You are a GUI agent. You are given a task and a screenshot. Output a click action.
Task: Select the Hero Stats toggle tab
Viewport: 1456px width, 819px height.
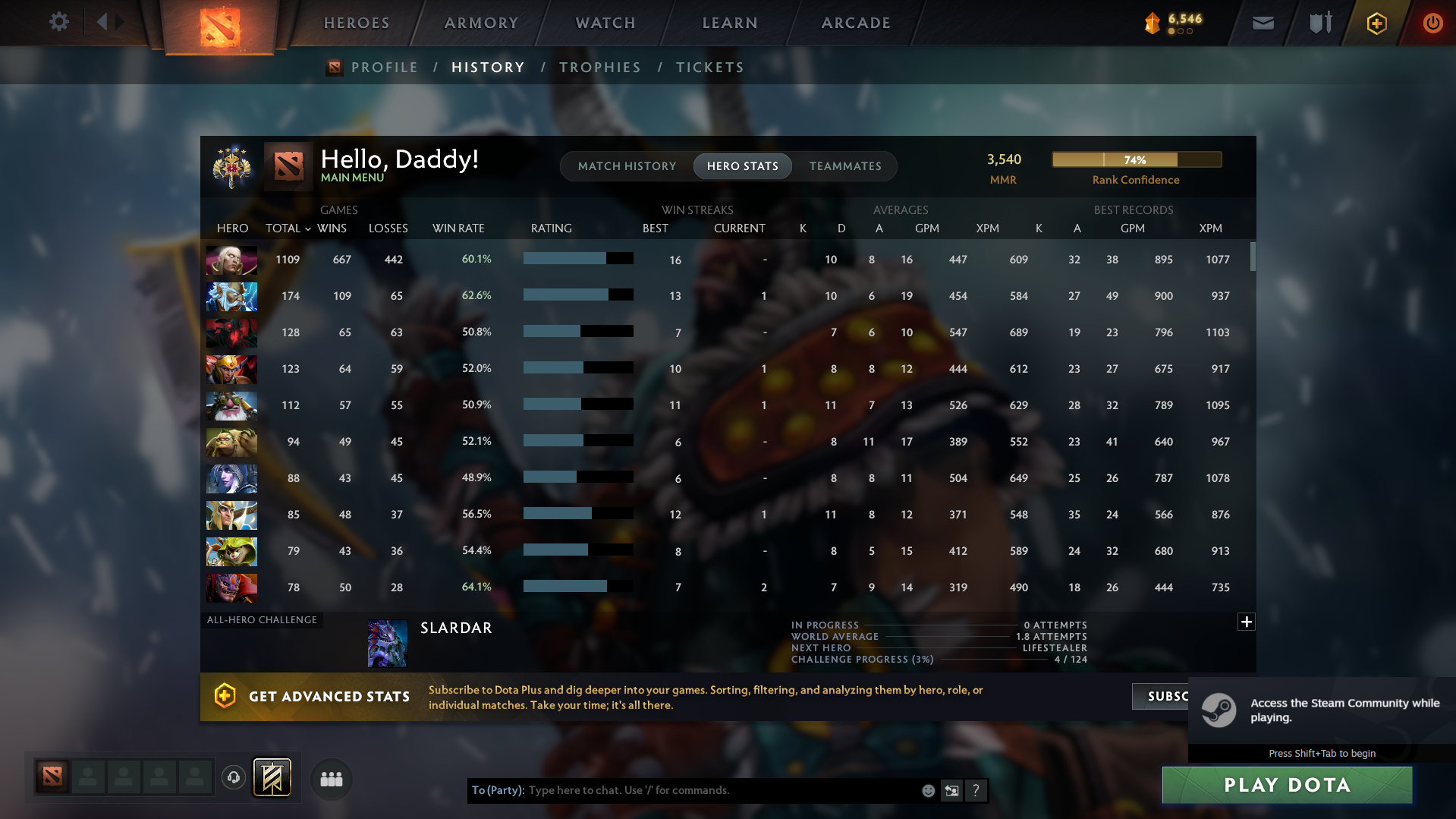click(742, 165)
